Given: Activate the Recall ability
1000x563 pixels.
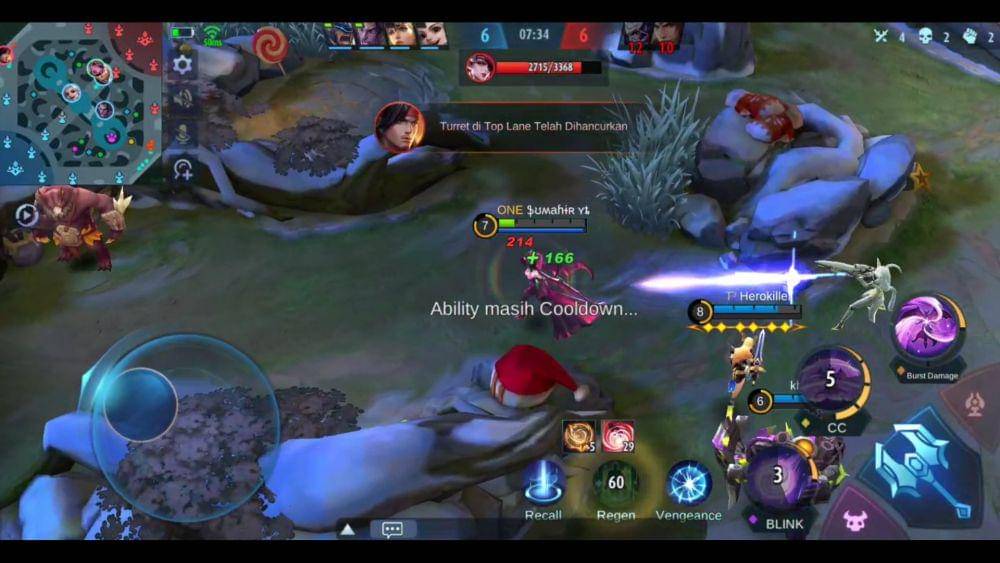Looking at the screenshot, I should (543, 483).
